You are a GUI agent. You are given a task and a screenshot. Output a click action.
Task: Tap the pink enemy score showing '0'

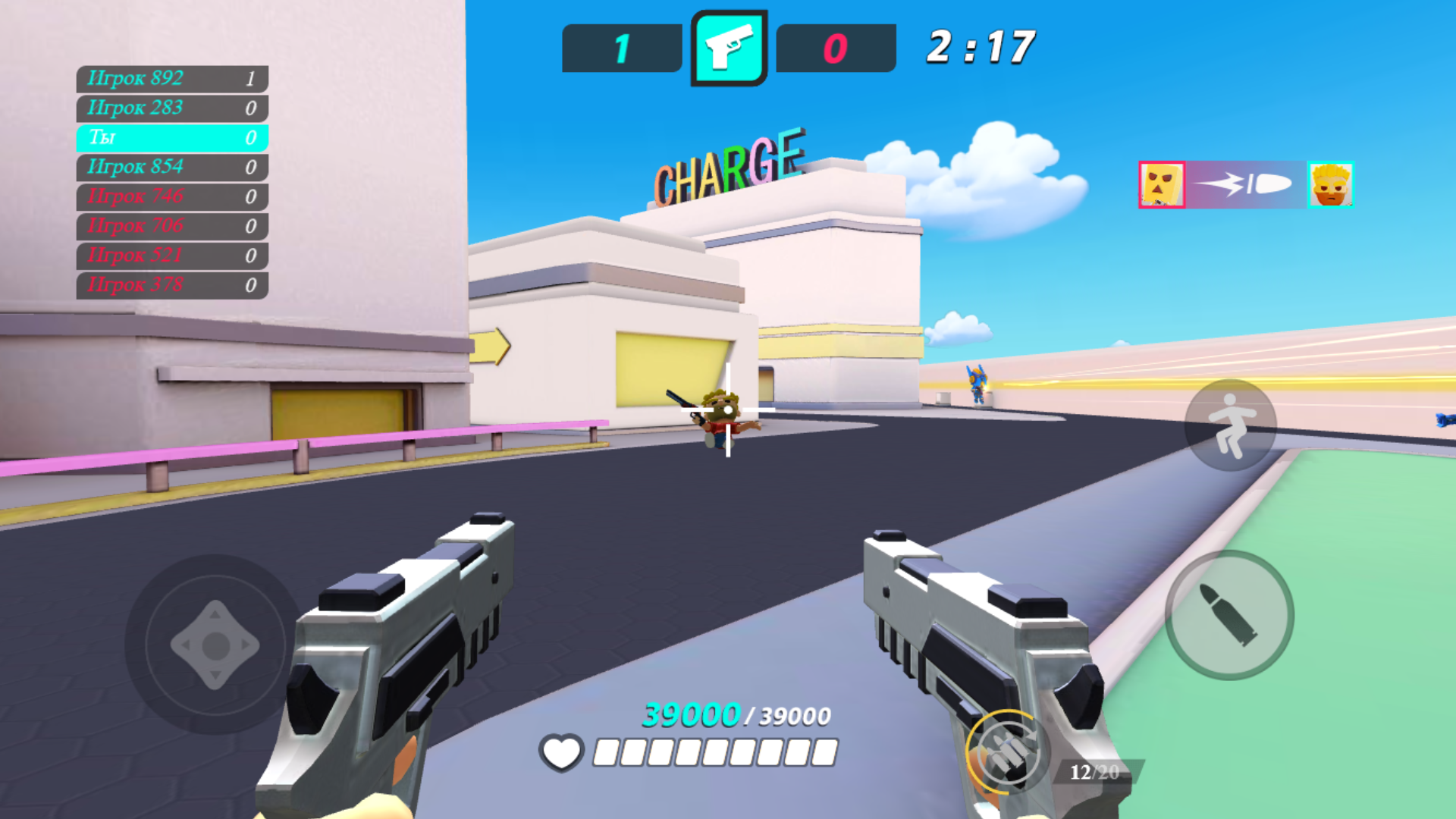[x=834, y=47]
